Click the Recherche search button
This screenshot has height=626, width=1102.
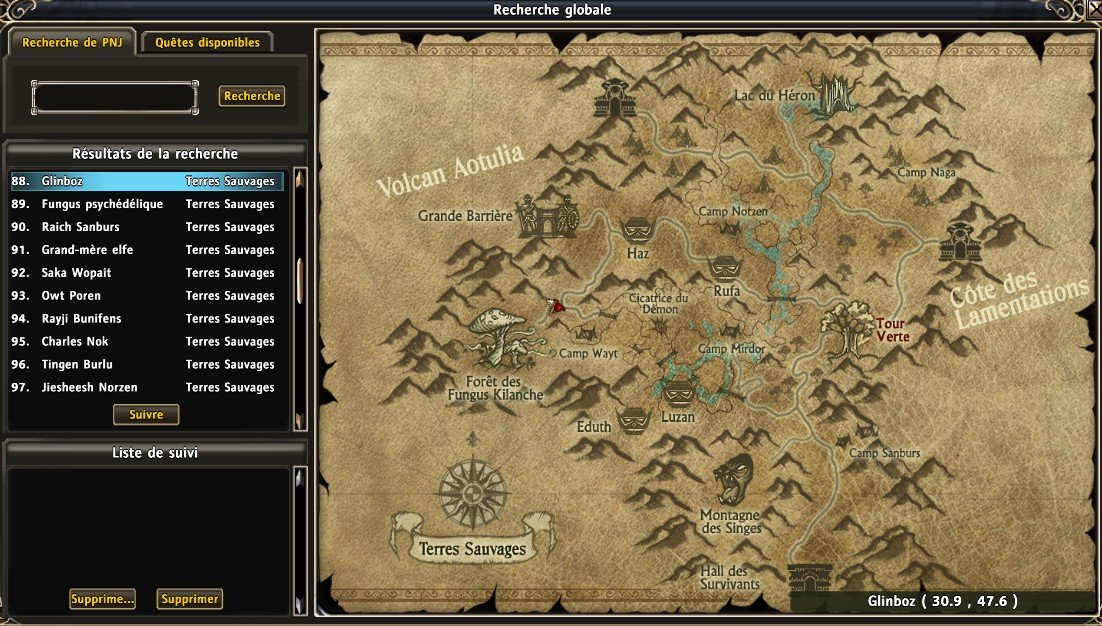[x=252, y=97]
